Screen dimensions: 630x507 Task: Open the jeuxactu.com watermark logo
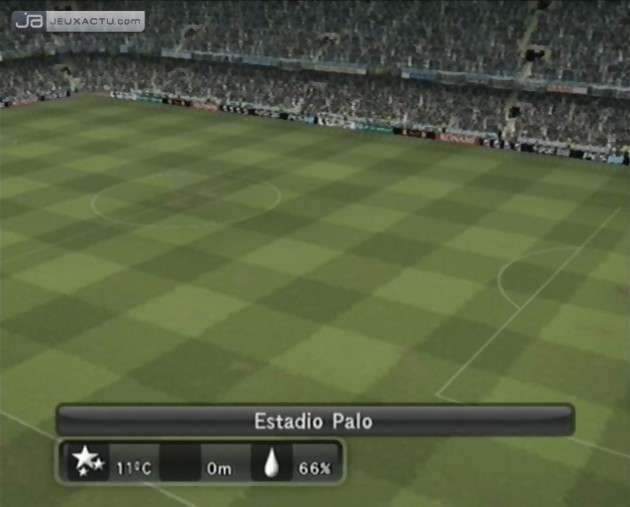click(81, 20)
